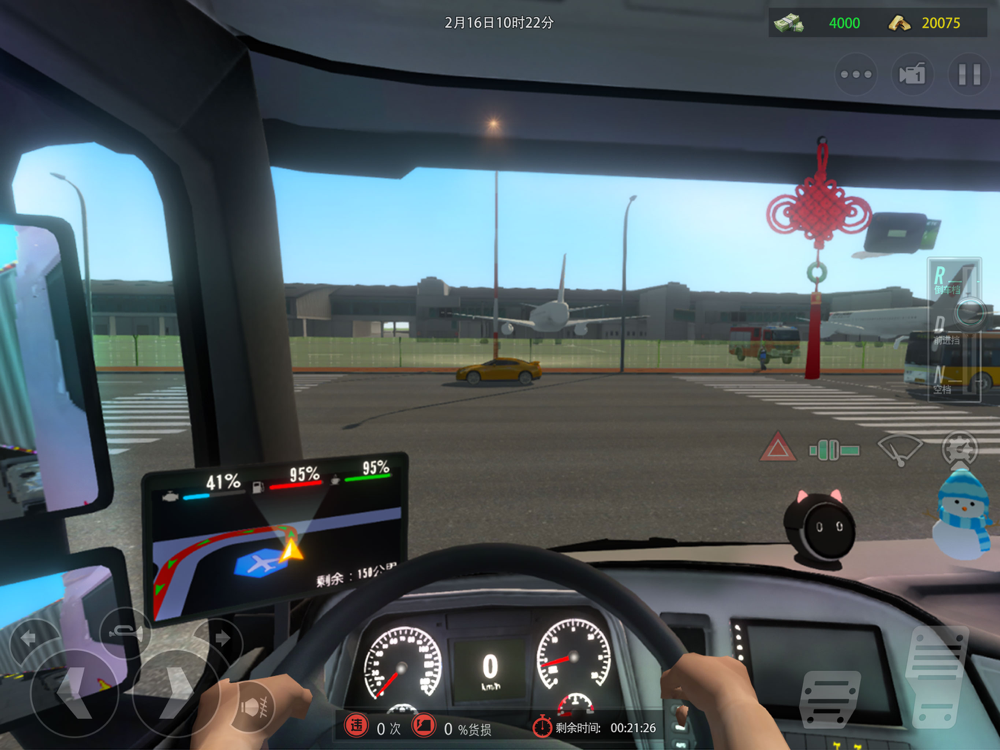Image resolution: width=1000 pixels, height=750 pixels.
Task: Toggle the windshield wiper icon
Action: pyautogui.click(x=899, y=449)
